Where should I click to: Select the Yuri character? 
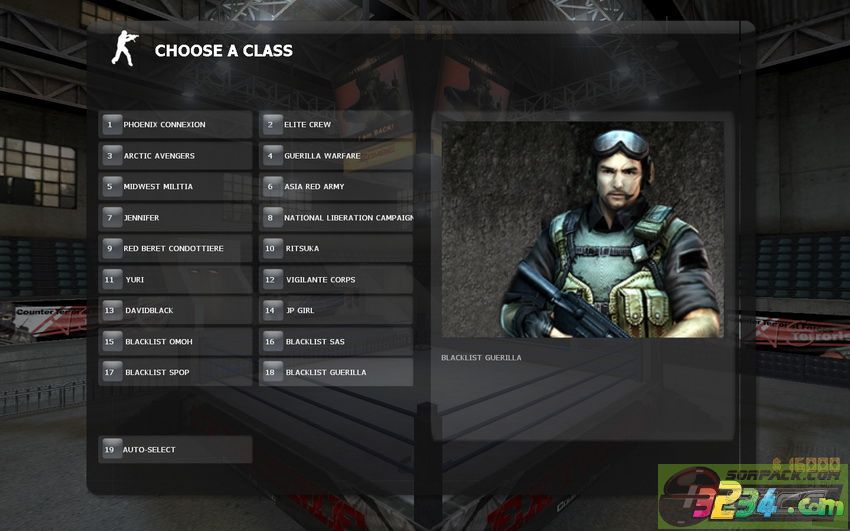(175, 280)
